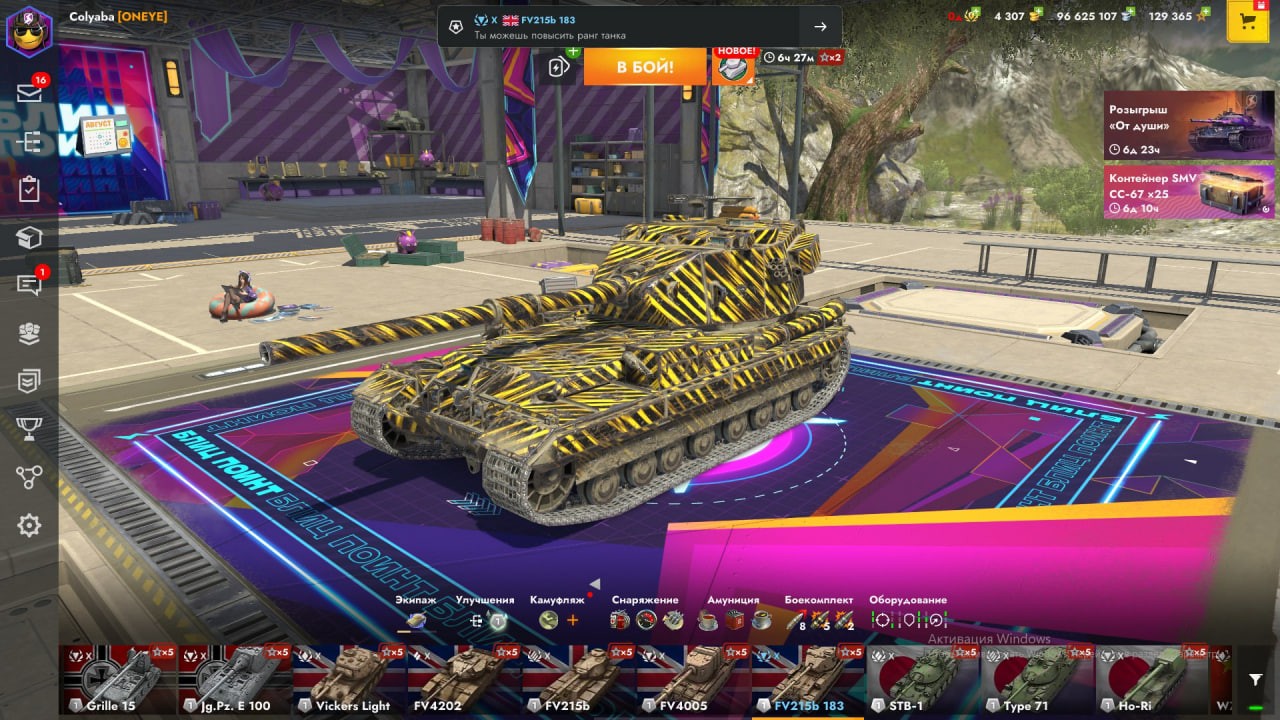Switch to the FV4005 tank

point(692,681)
